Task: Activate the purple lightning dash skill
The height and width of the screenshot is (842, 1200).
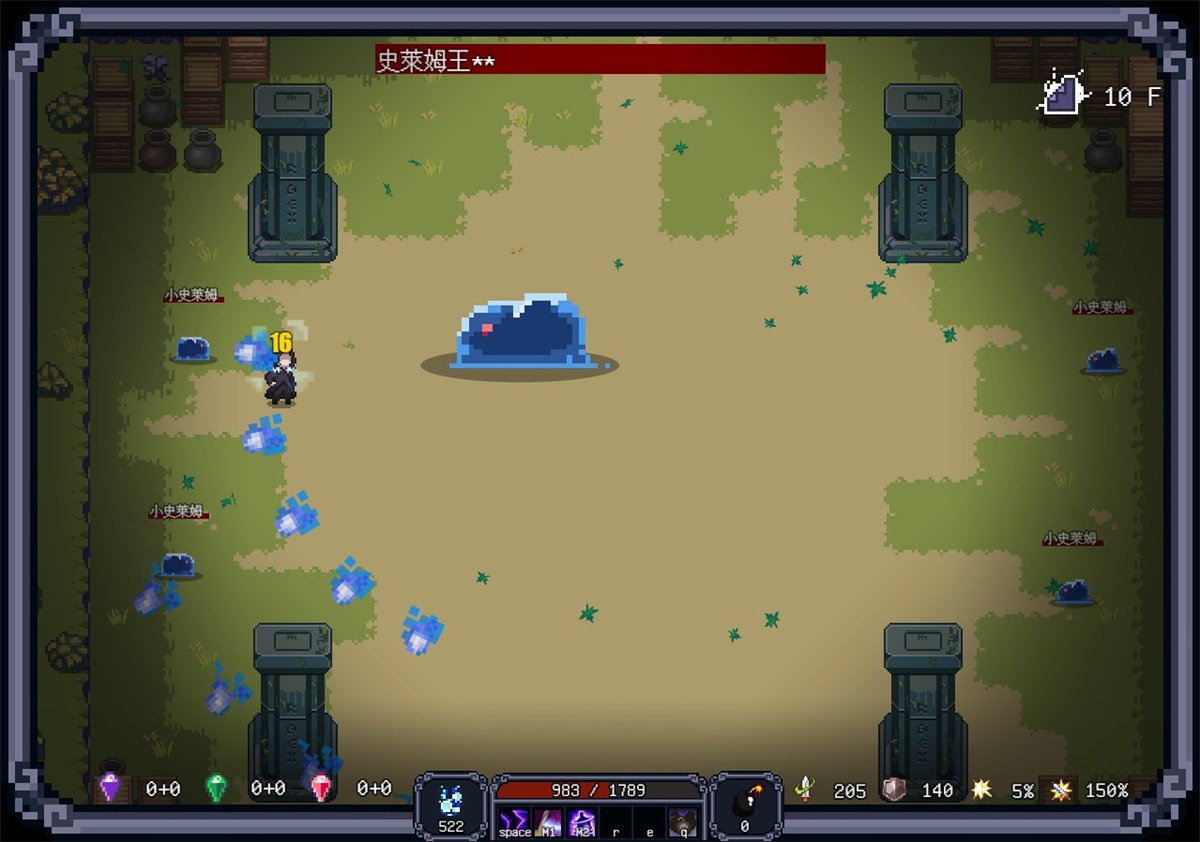Action: [x=513, y=821]
